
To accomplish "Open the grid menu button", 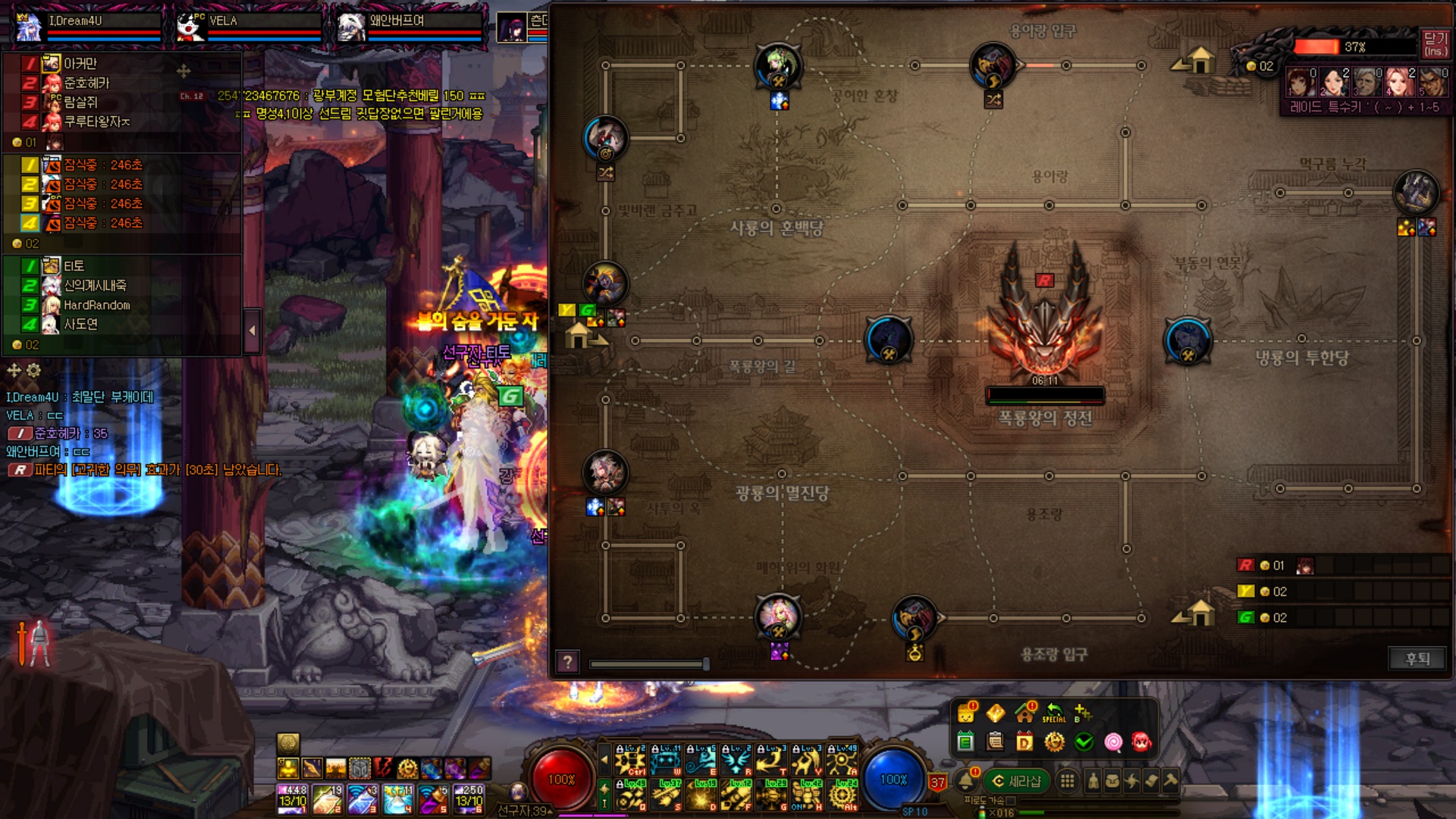I will (1067, 781).
